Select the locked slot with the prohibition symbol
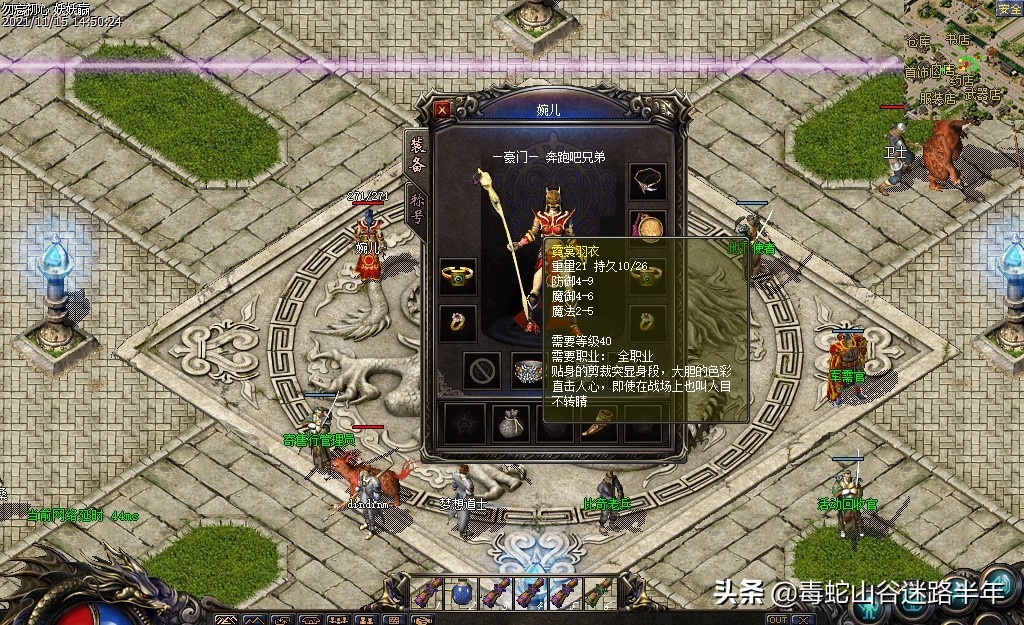Viewport: 1024px width, 625px height. click(x=483, y=371)
